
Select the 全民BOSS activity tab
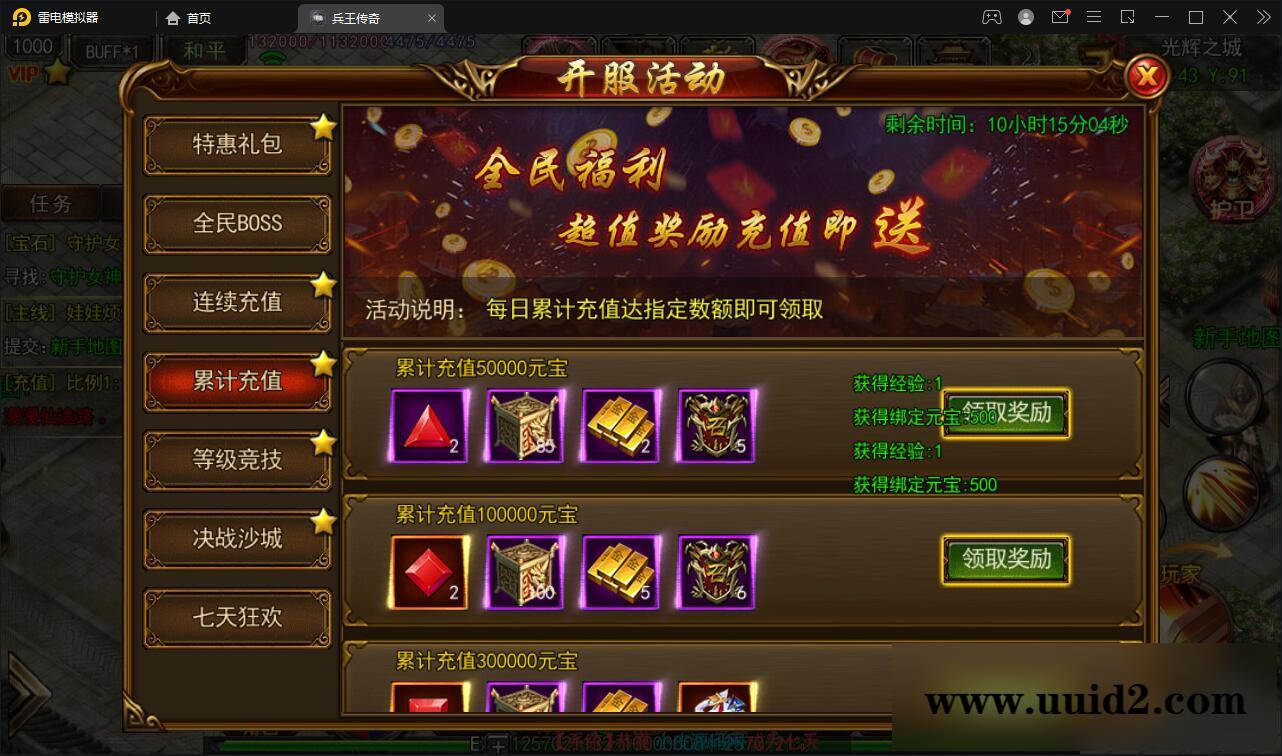pos(237,223)
